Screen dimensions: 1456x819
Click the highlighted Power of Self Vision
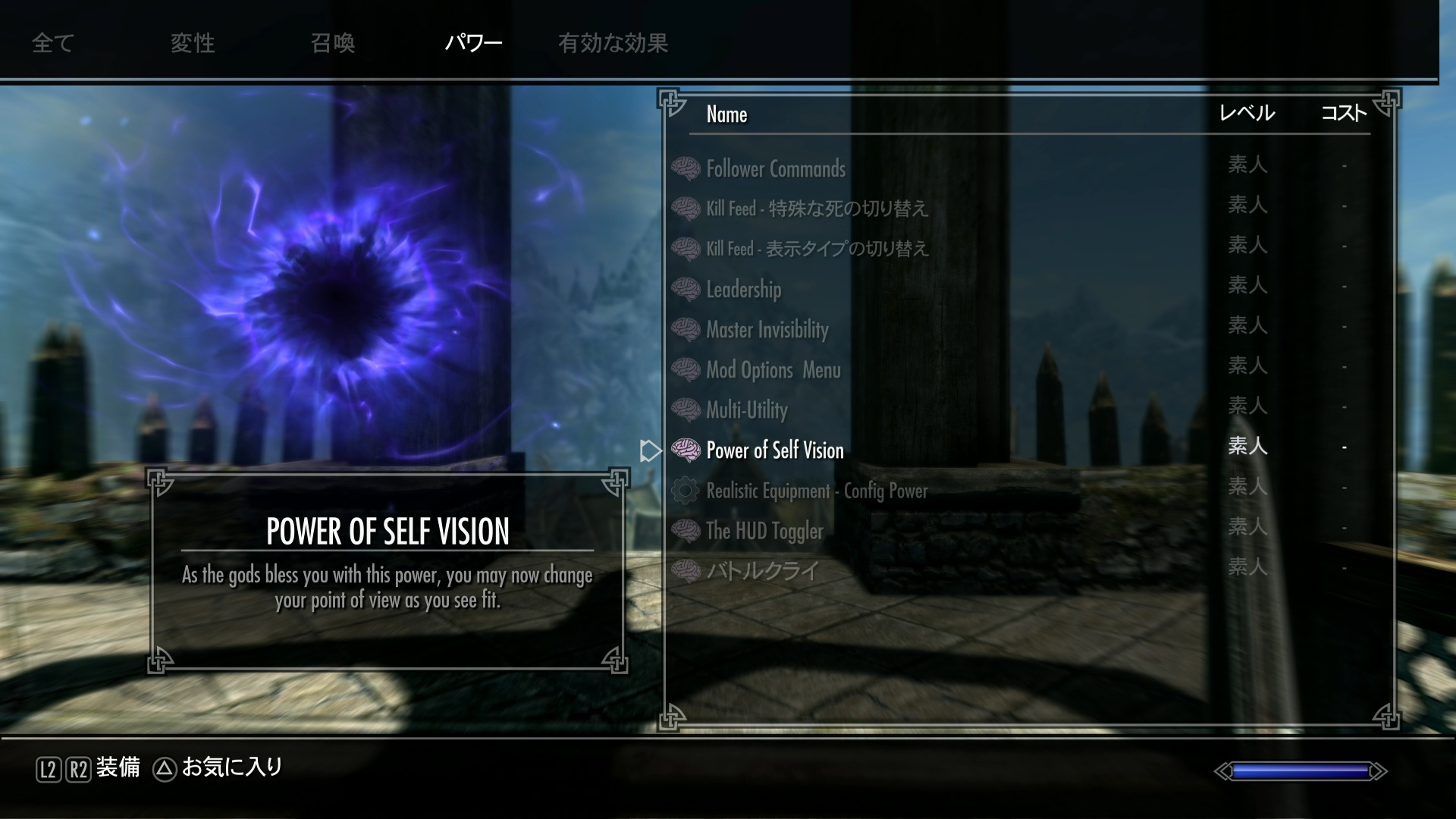[x=774, y=450]
